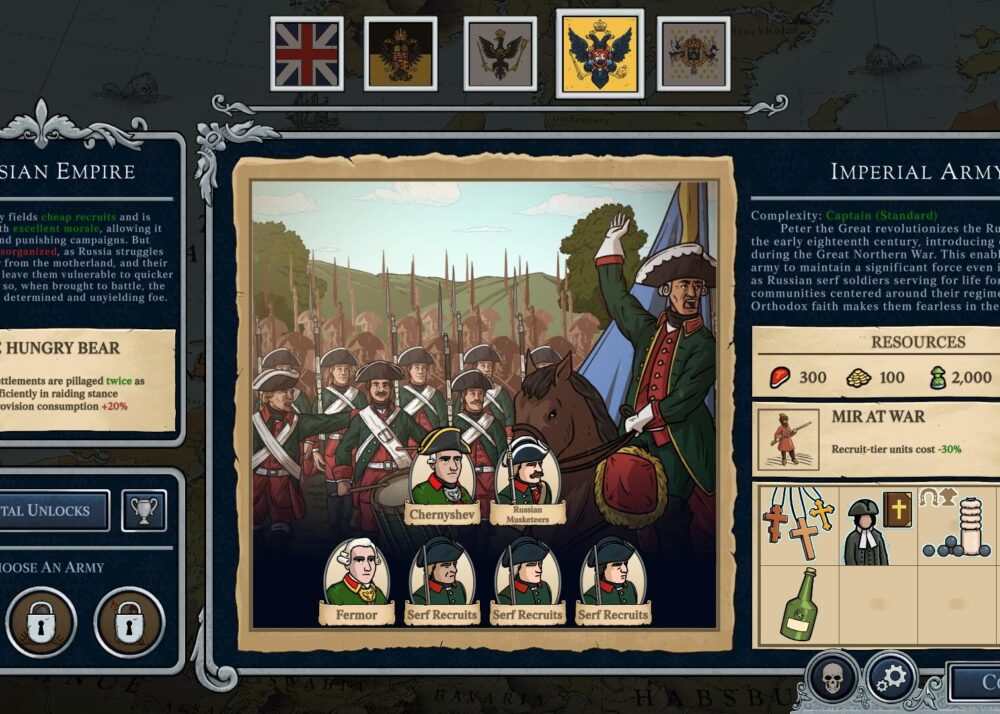Click the trophy icon button
The image size is (1000, 714).
coord(144,510)
